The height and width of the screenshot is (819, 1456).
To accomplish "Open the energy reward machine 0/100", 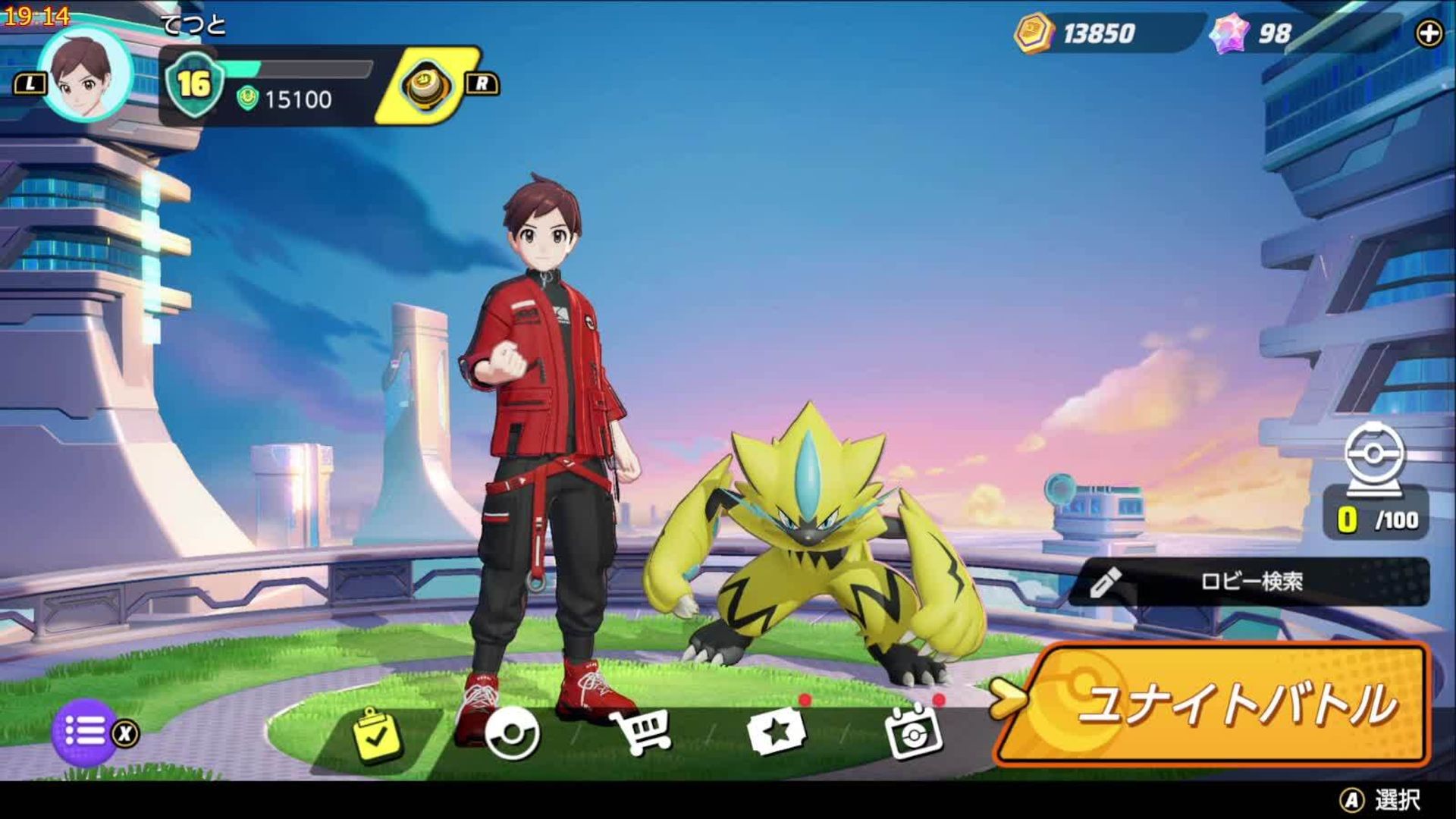I will pos(1375,485).
